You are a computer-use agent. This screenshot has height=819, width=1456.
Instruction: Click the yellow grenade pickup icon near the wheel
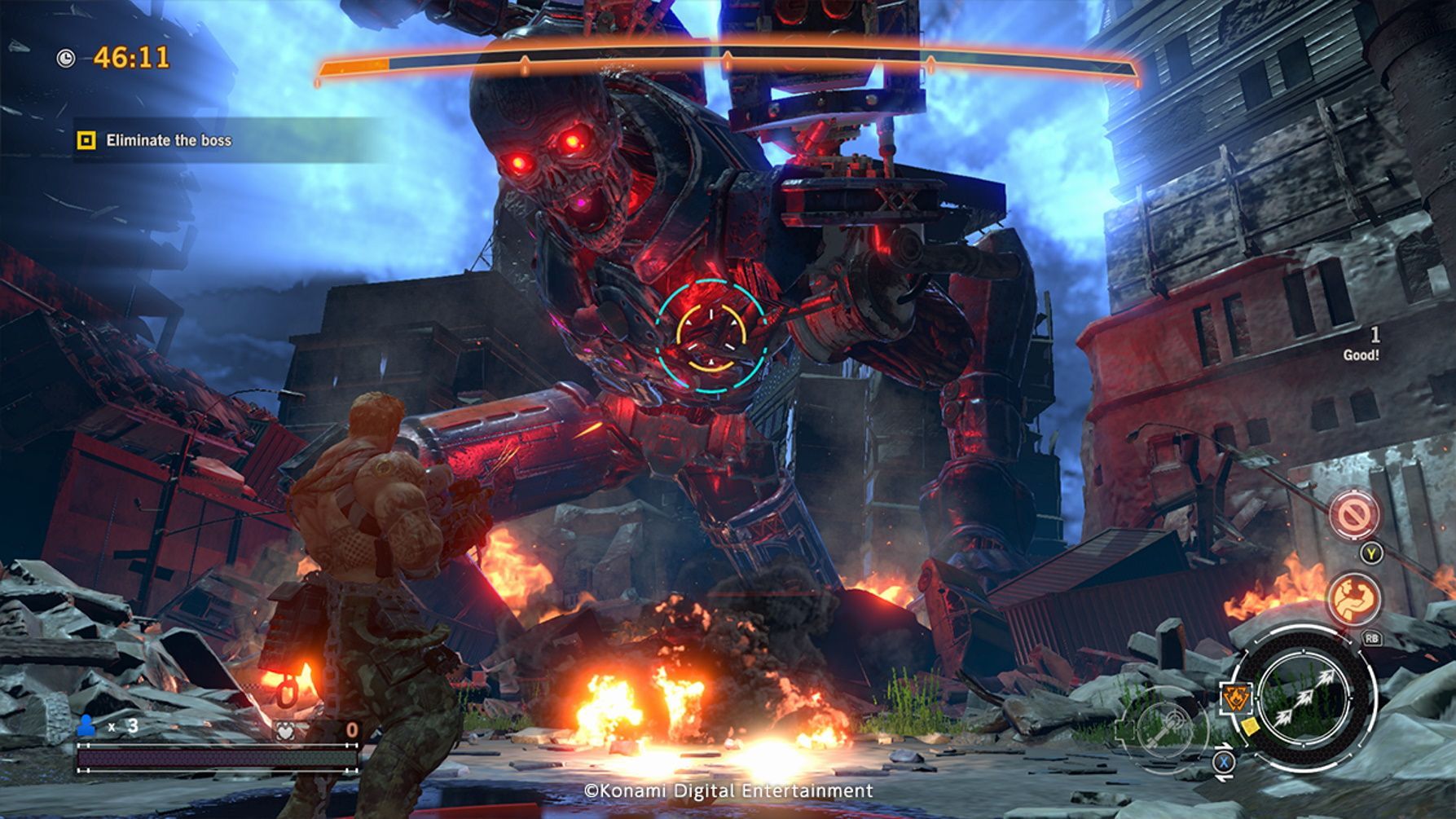click(x=1250, y=728)
